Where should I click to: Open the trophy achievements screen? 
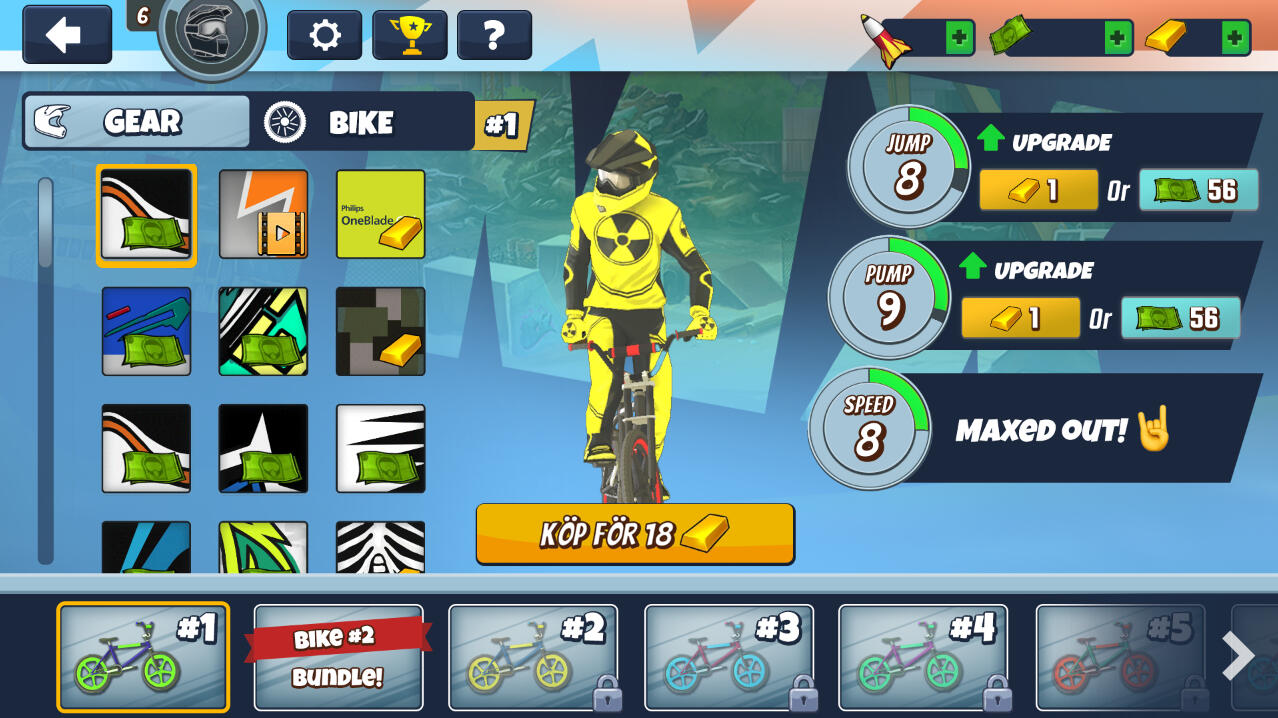(x=409, y=36)
